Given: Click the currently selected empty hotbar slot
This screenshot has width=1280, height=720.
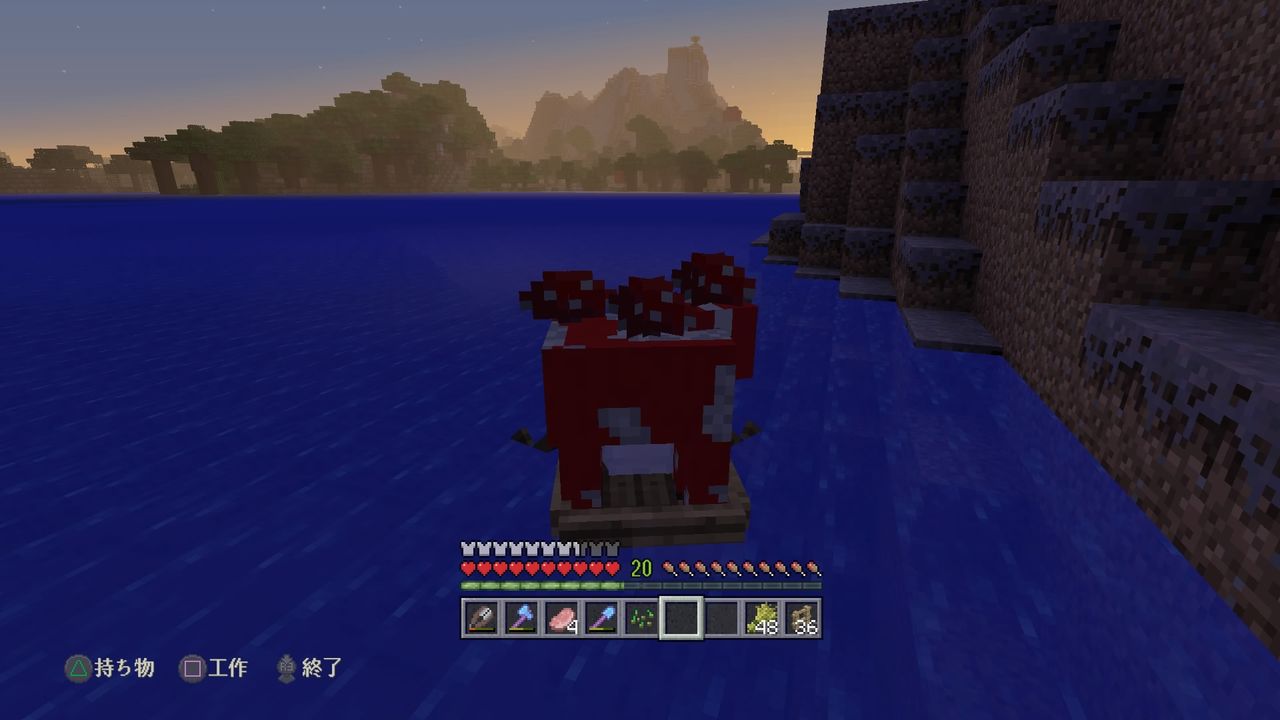Looking at the screenshot, I should [682, 618].
